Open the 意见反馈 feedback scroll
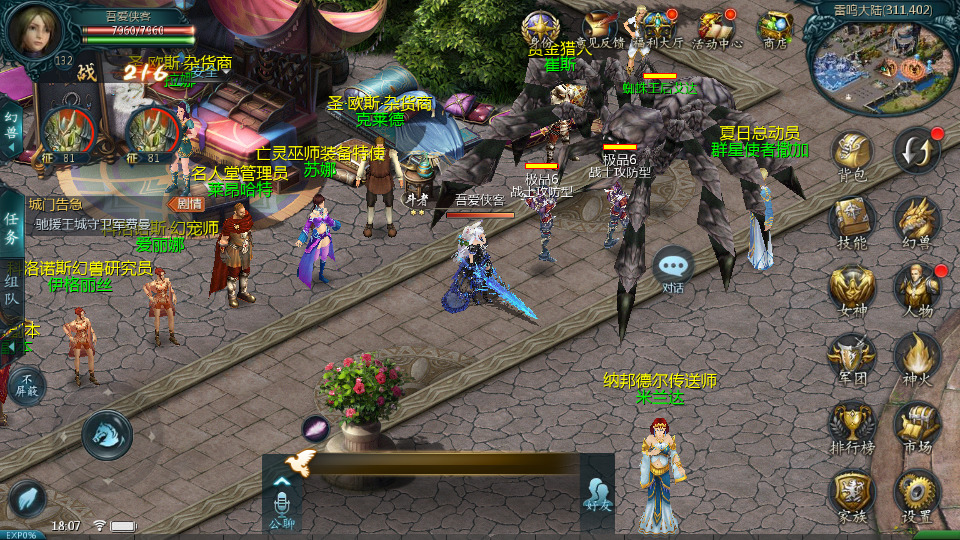Image resolution: width=960 pixels, height=540 pixels. pos(602,28)
